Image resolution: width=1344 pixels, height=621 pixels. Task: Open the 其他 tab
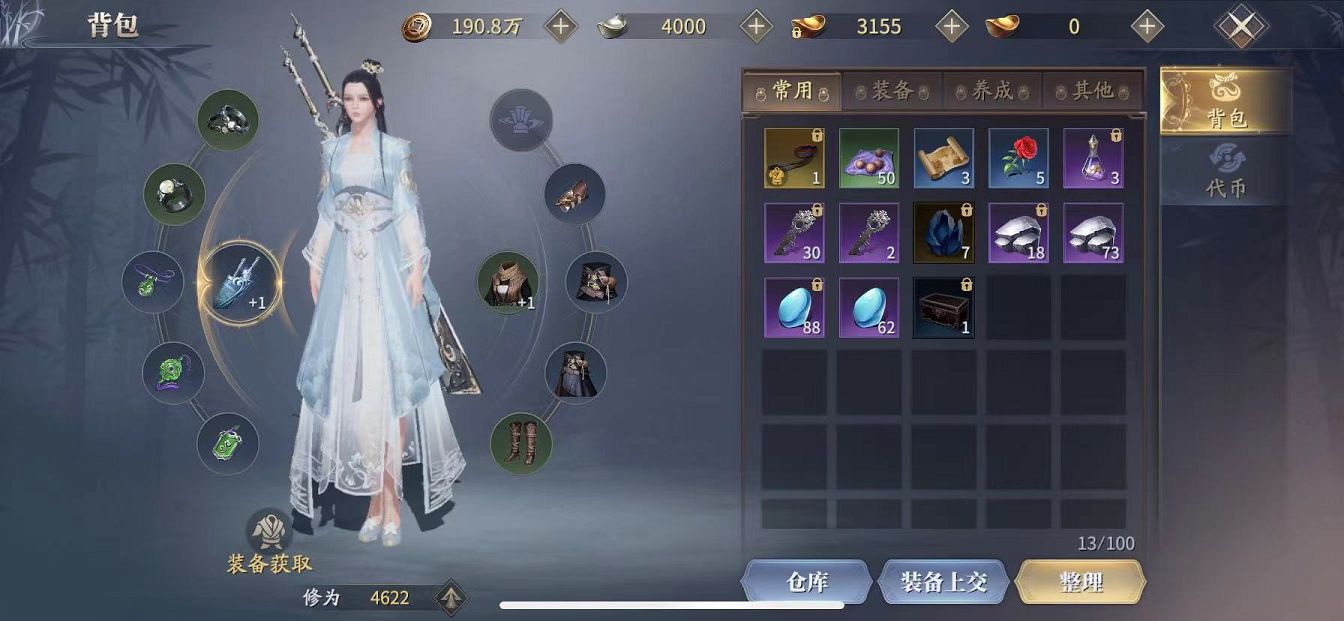pos(1092,91)
